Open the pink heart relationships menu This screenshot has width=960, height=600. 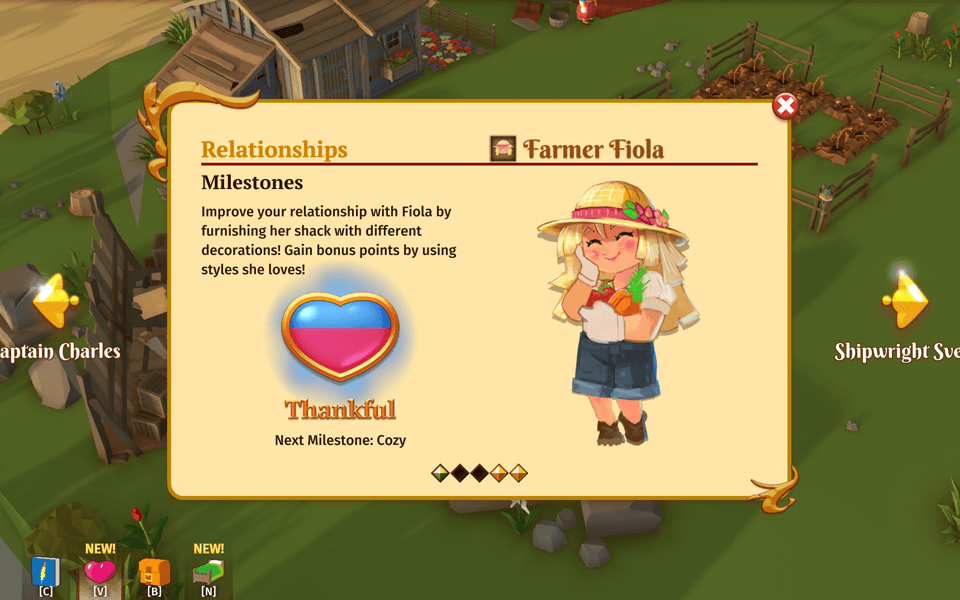point(100,572)
